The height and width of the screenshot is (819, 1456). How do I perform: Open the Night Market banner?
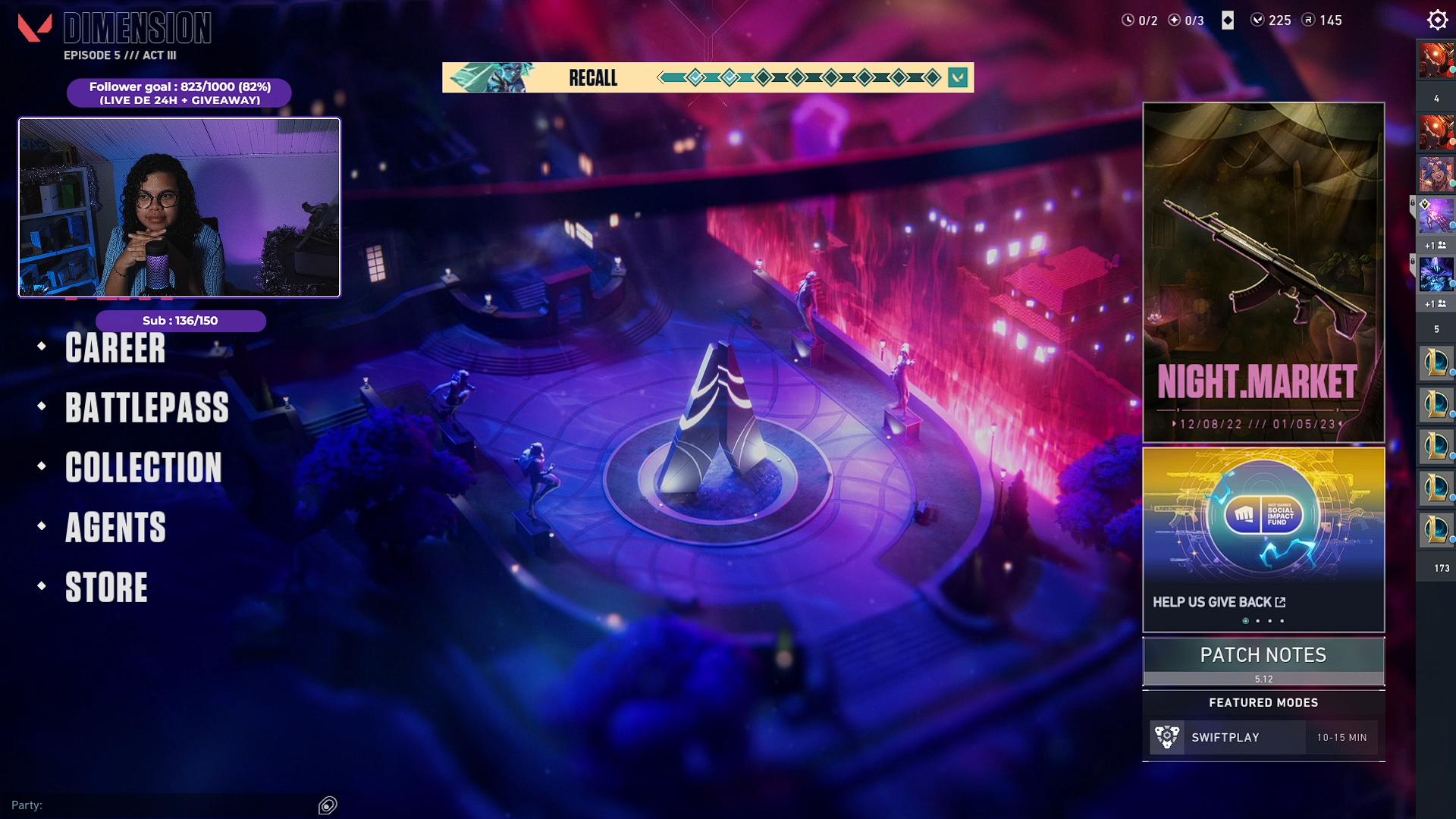coord(1263,273)
